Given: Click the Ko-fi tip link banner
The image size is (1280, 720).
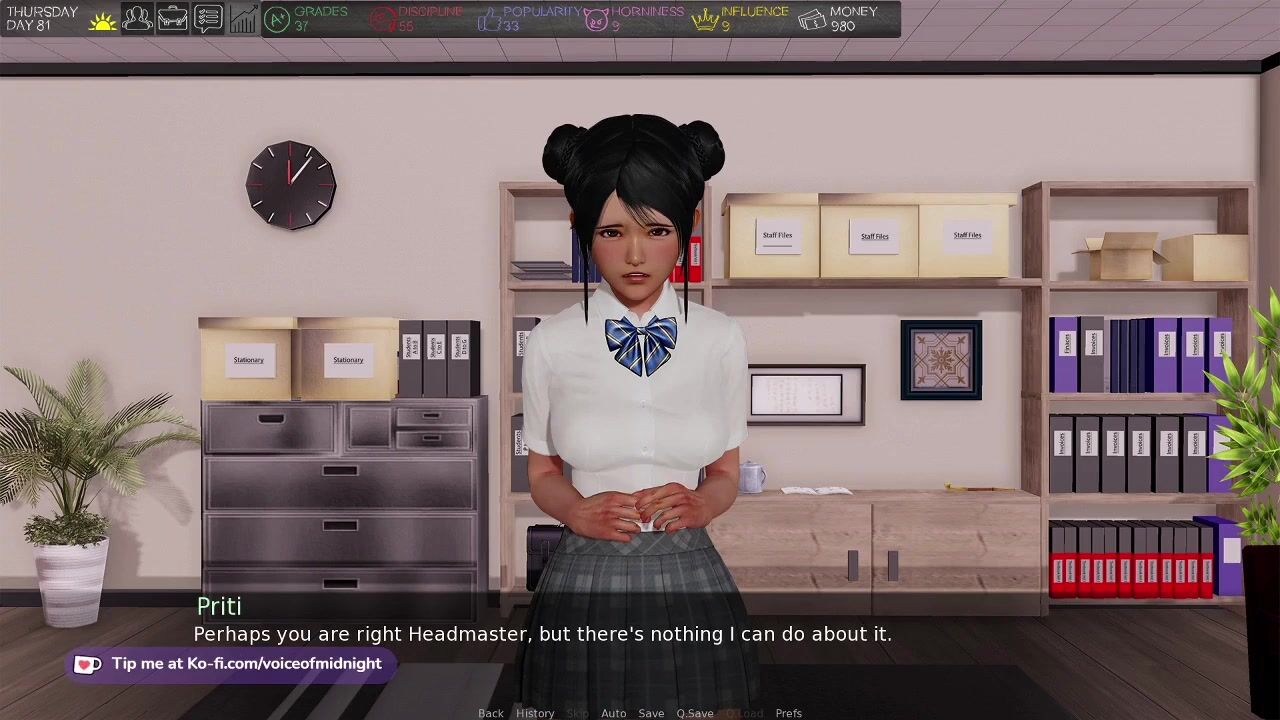Looking at the screenshot, I should tap(232, 664).
